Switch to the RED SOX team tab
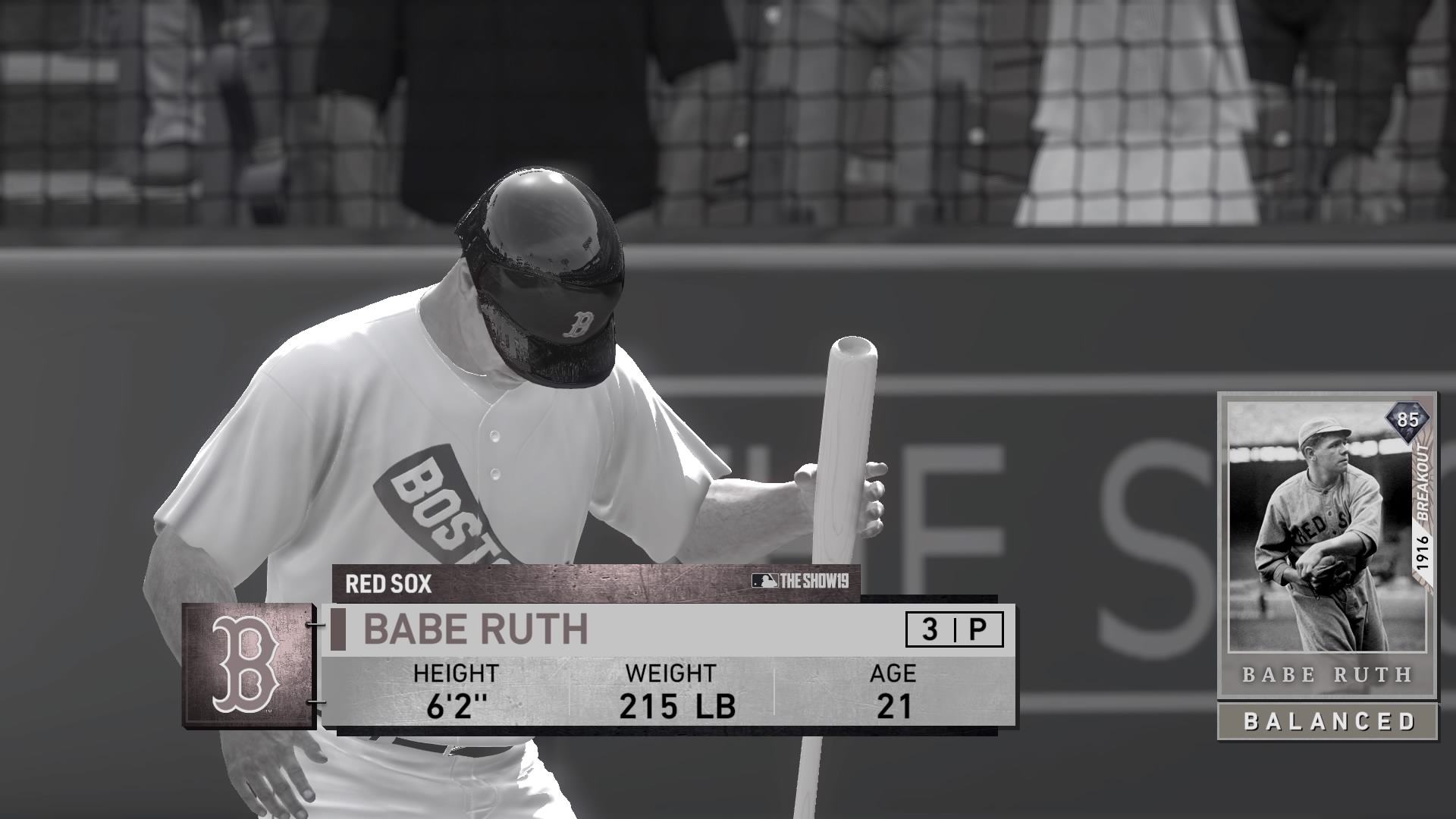The height and width of the screenshot is (819, 1456). coord(389,584)
